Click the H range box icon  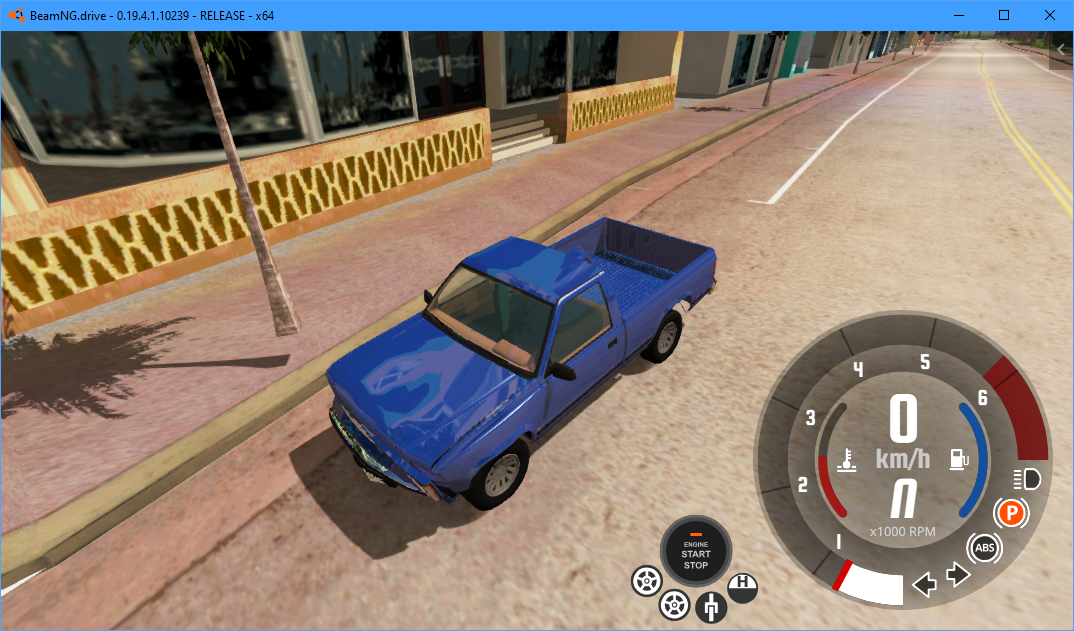(742, 587)
